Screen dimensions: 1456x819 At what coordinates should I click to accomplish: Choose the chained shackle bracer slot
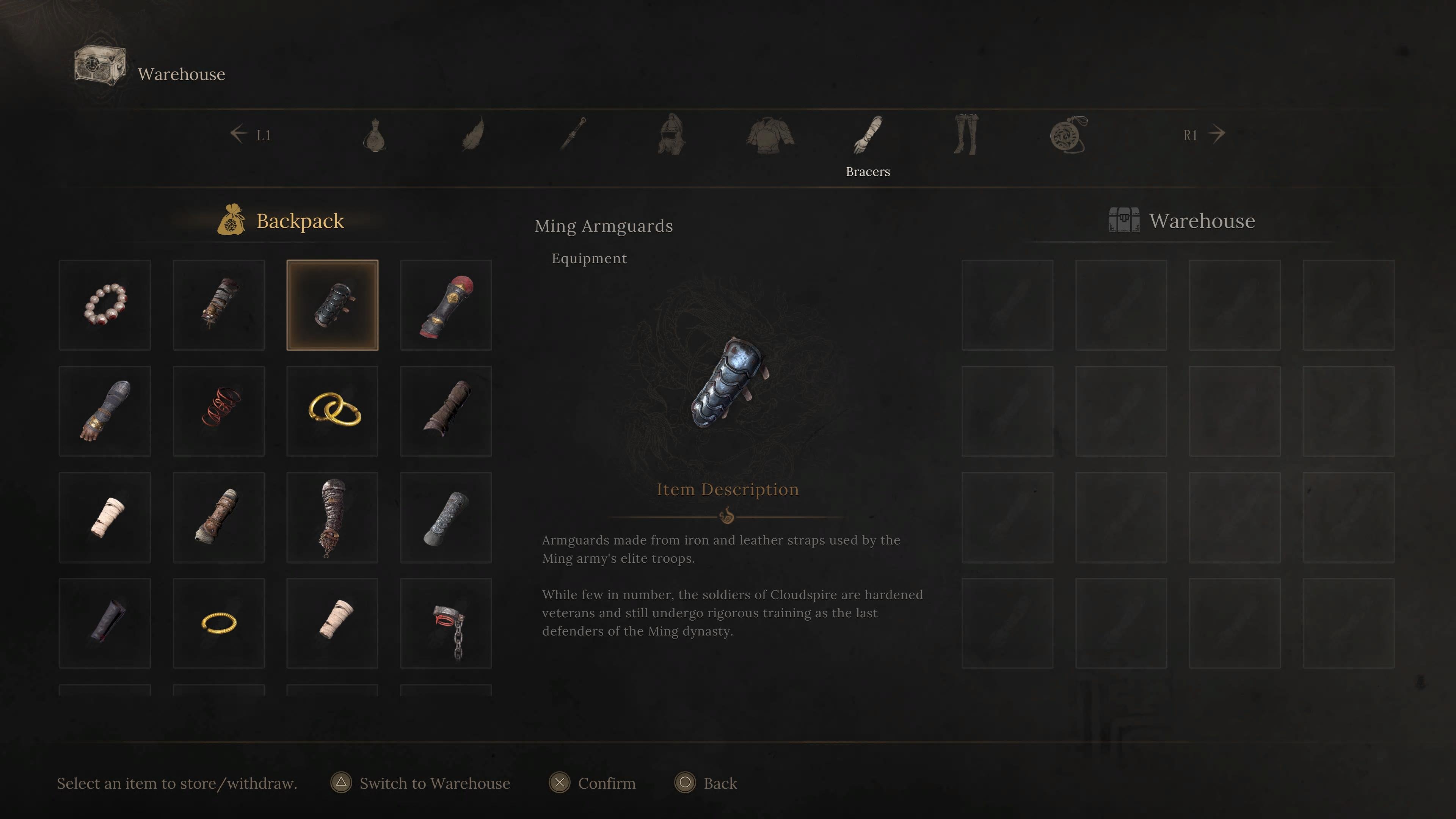(446, 623)
